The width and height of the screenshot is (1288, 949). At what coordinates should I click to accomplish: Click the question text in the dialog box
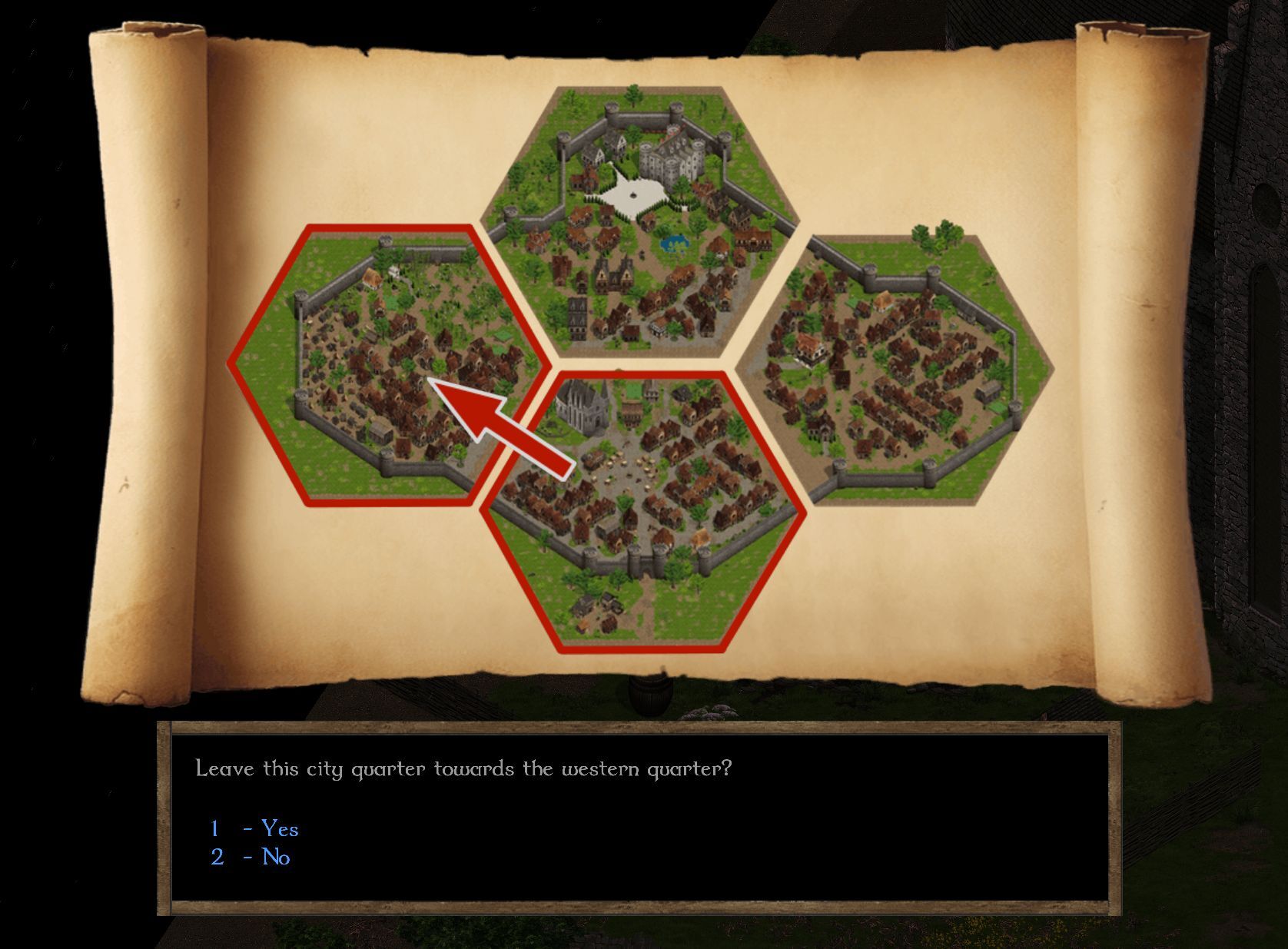(461, 766)
